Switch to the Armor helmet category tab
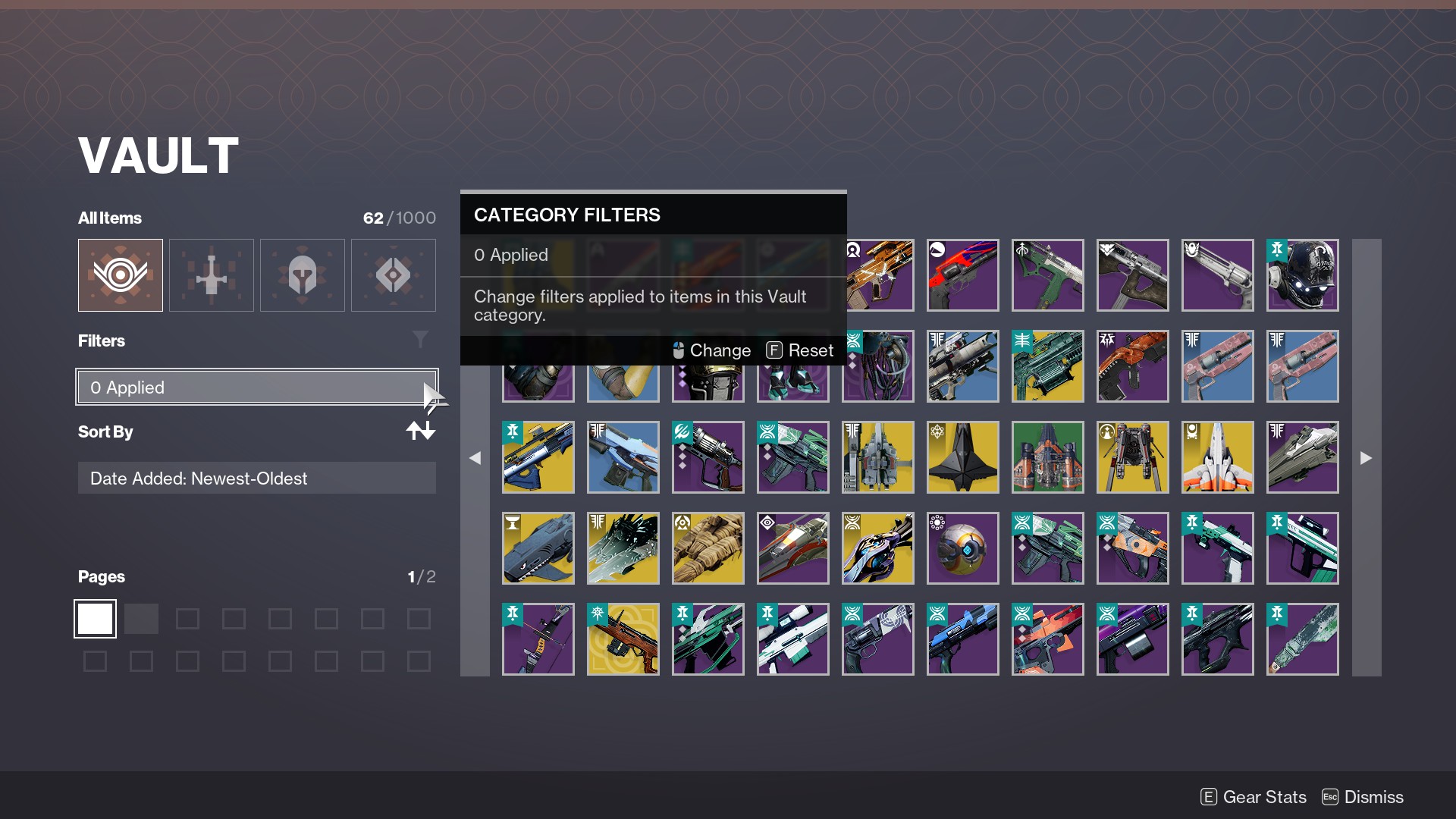Screen dimensions: 1456x819 (303, 275)
